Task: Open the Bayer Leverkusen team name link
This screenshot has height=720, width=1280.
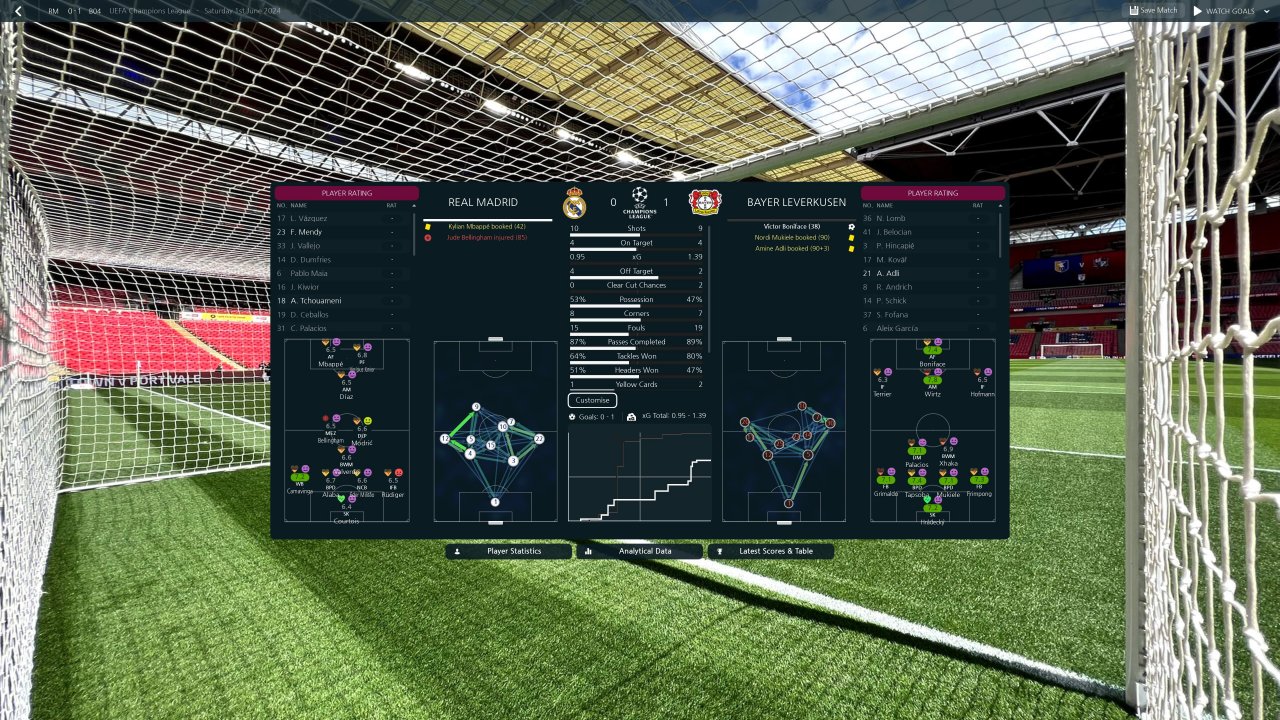Action: [796, 202]
